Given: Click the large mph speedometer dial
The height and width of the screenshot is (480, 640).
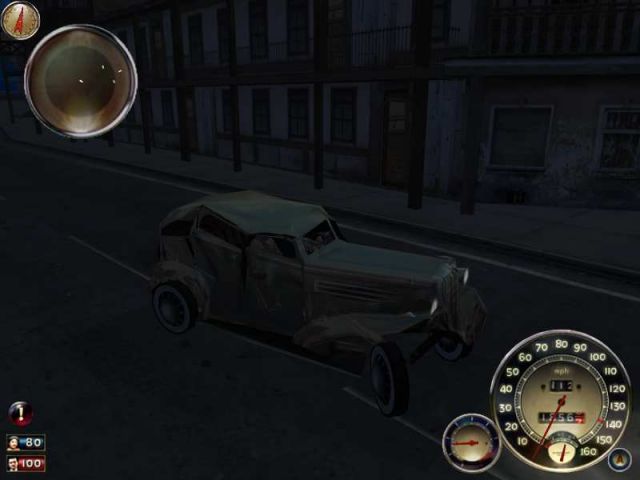Looking at the screenshot, I should point(560,400).
